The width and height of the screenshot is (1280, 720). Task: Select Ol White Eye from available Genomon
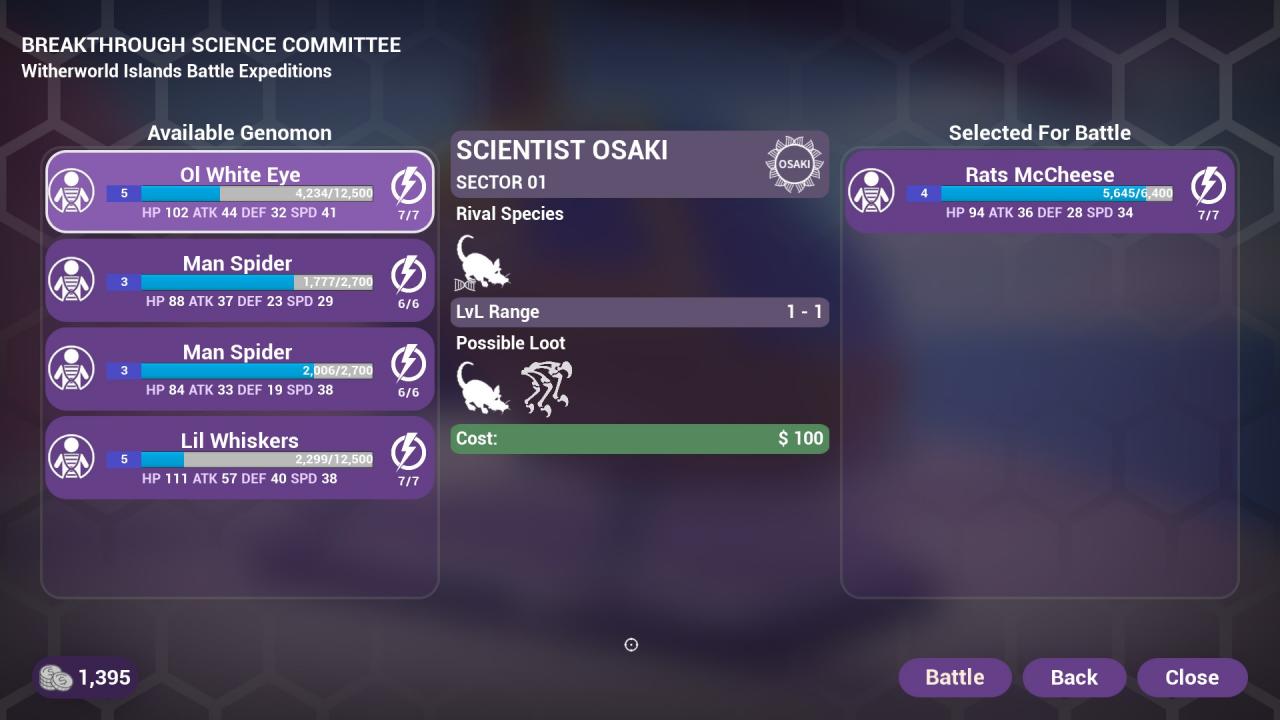(x=240, y=191)
